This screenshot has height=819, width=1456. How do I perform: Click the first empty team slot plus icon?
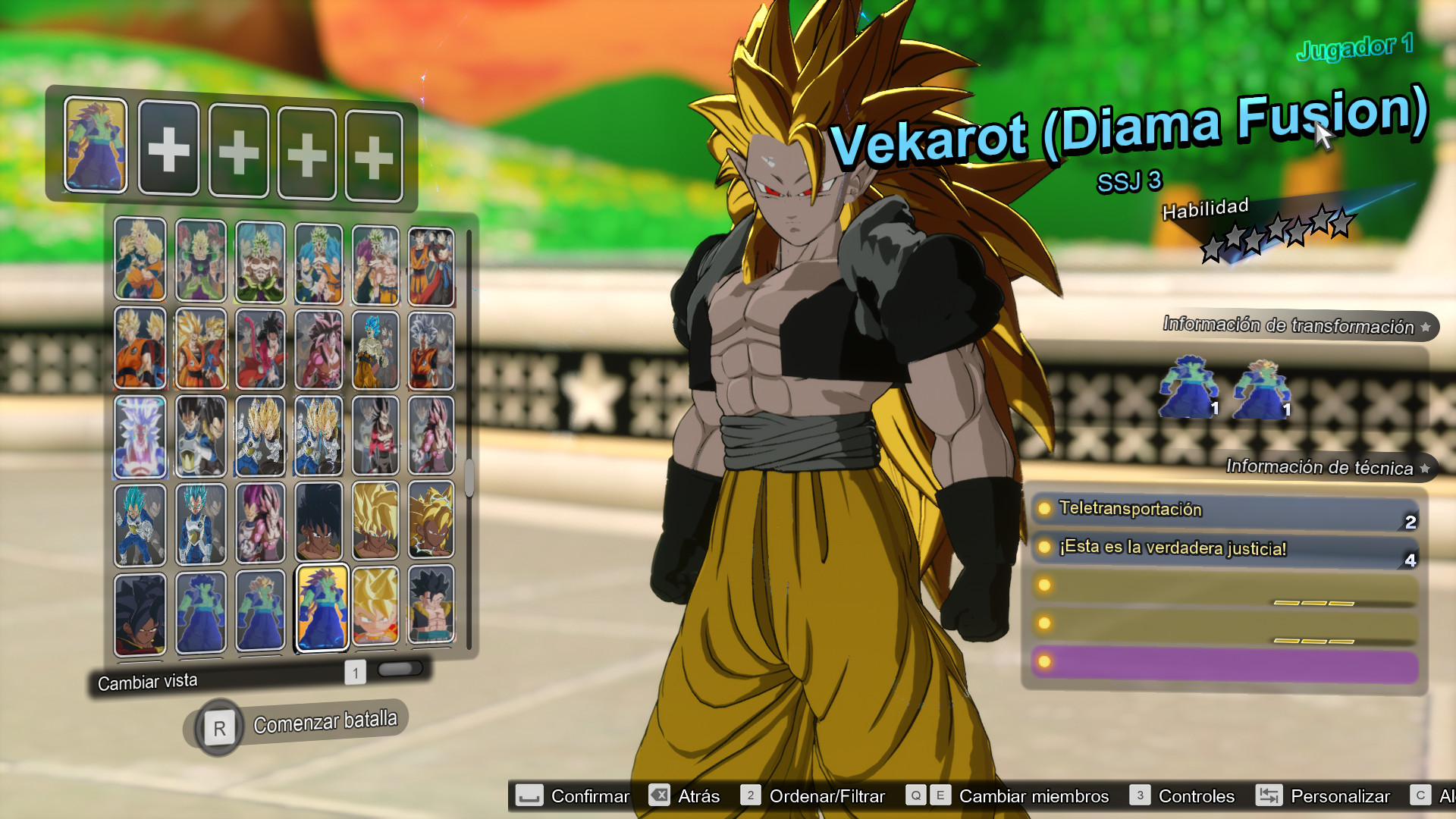168,150
